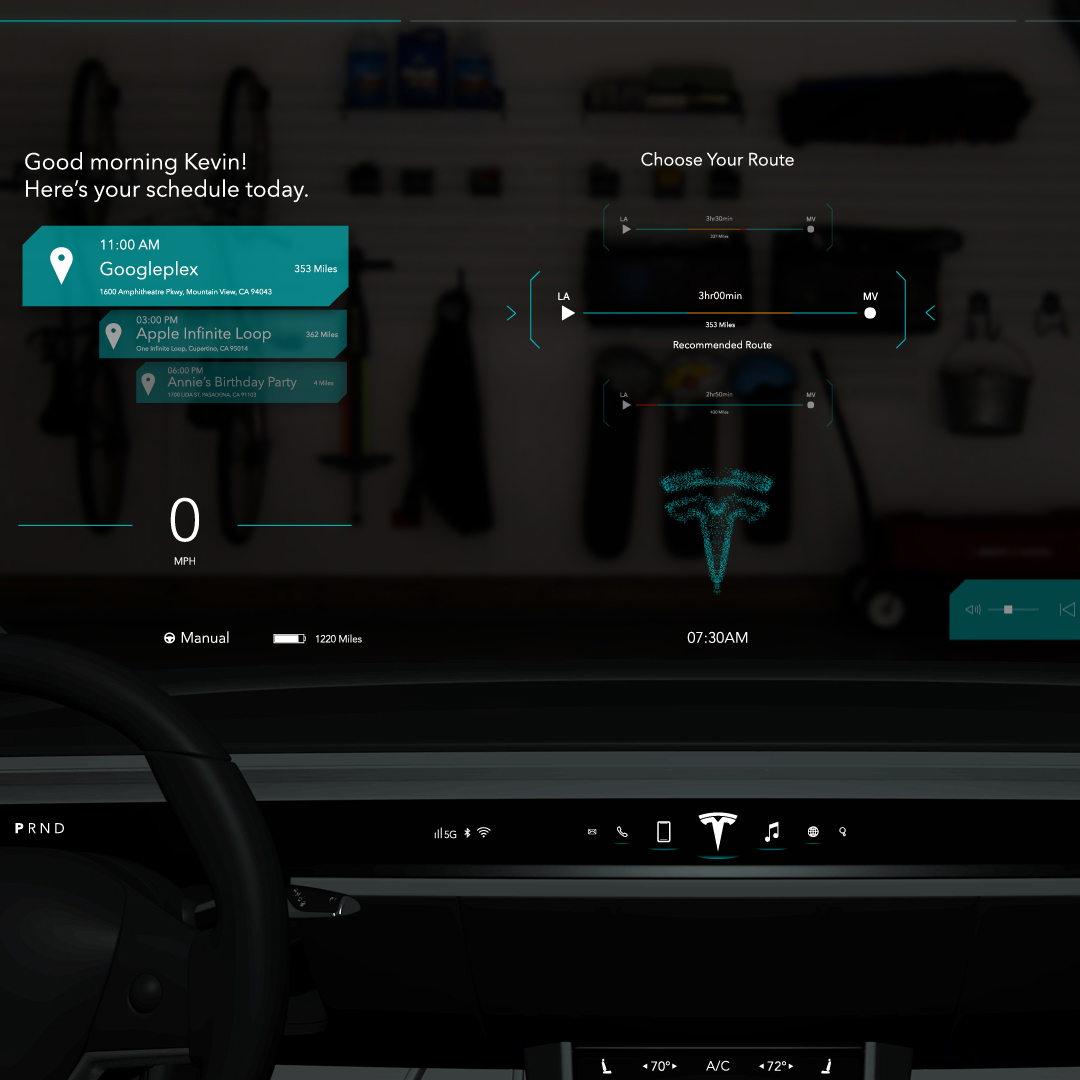
Task: Click the left route carousel arrow
Action: 512,314
